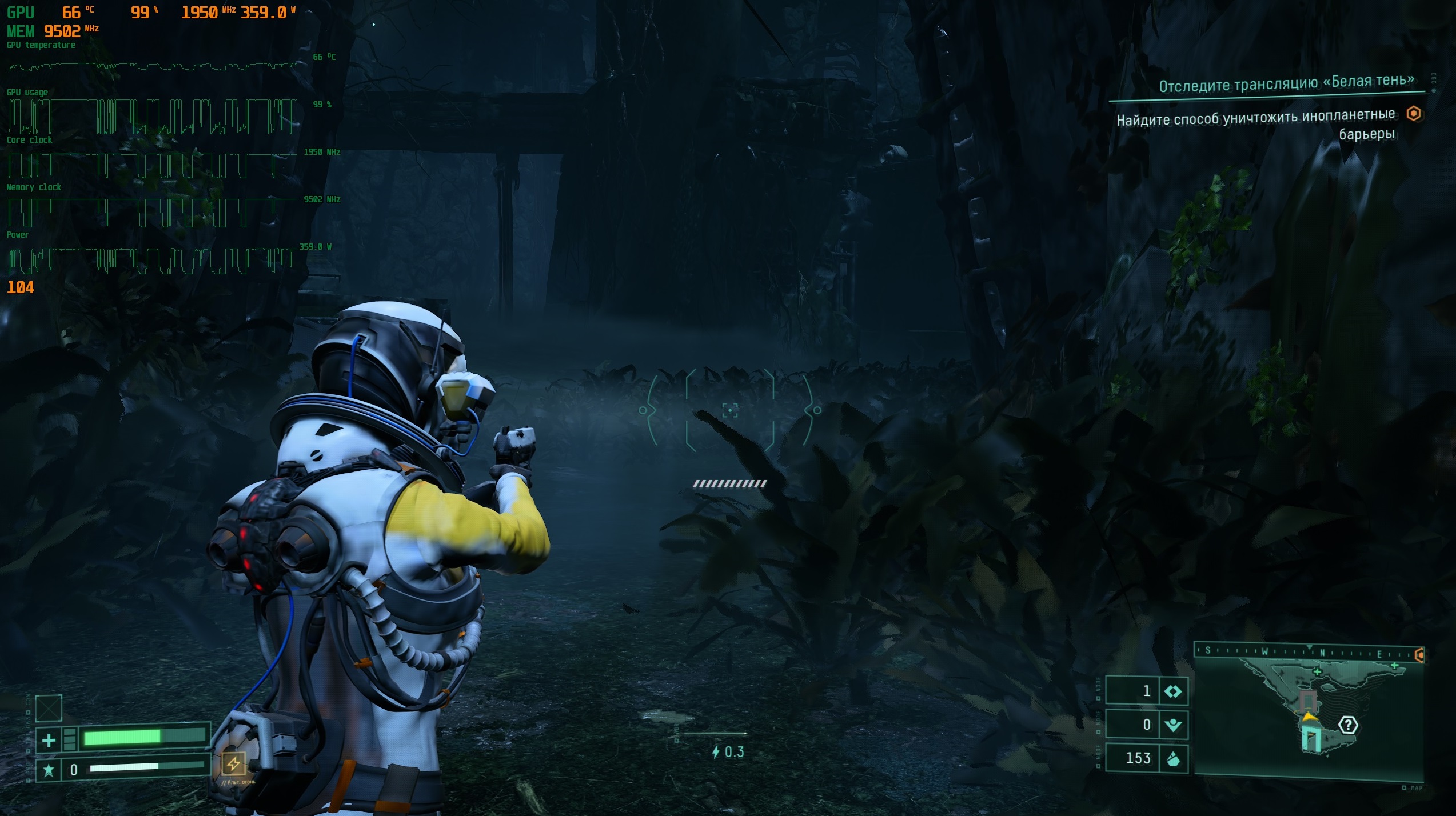Select the orange objective marker on compass
The width and height of the screenshot is (1456, 816).
point(1419,655)
